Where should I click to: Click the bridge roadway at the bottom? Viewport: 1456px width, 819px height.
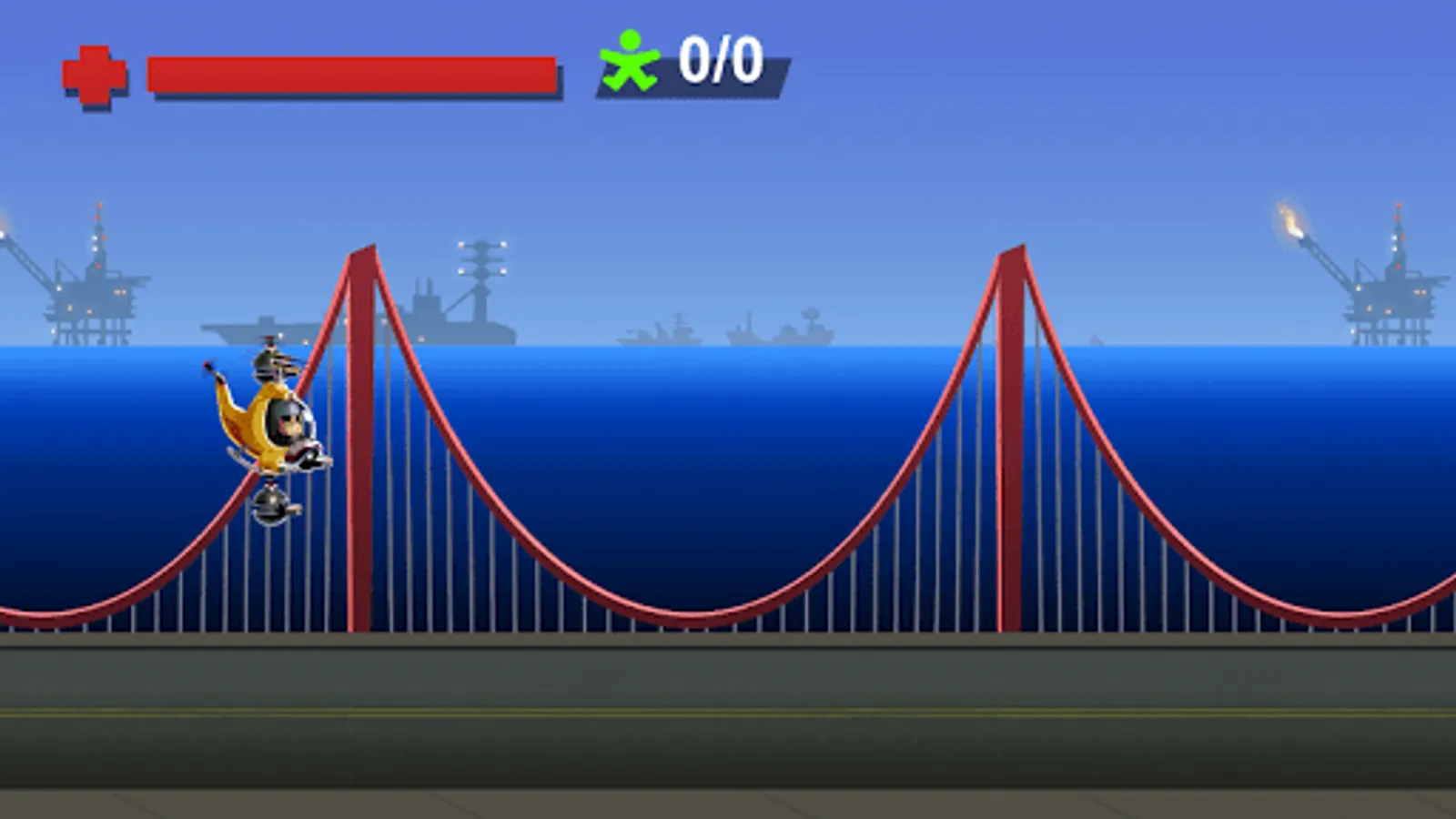(728, 719)
